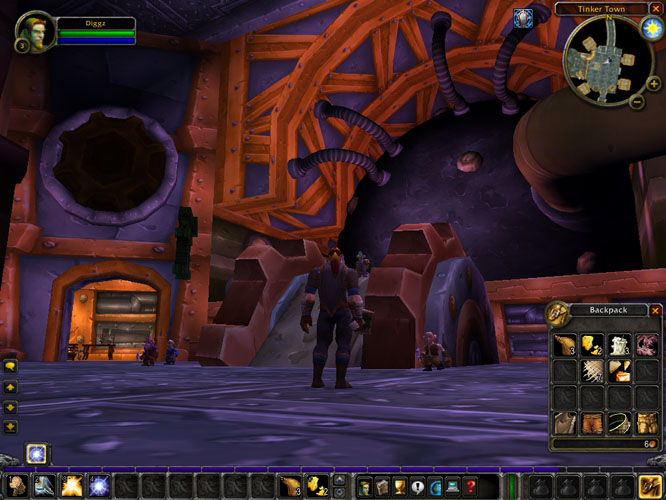666x500 pixels.
Task: Zoom in the minimap with plus button
Action: point(654,85)
